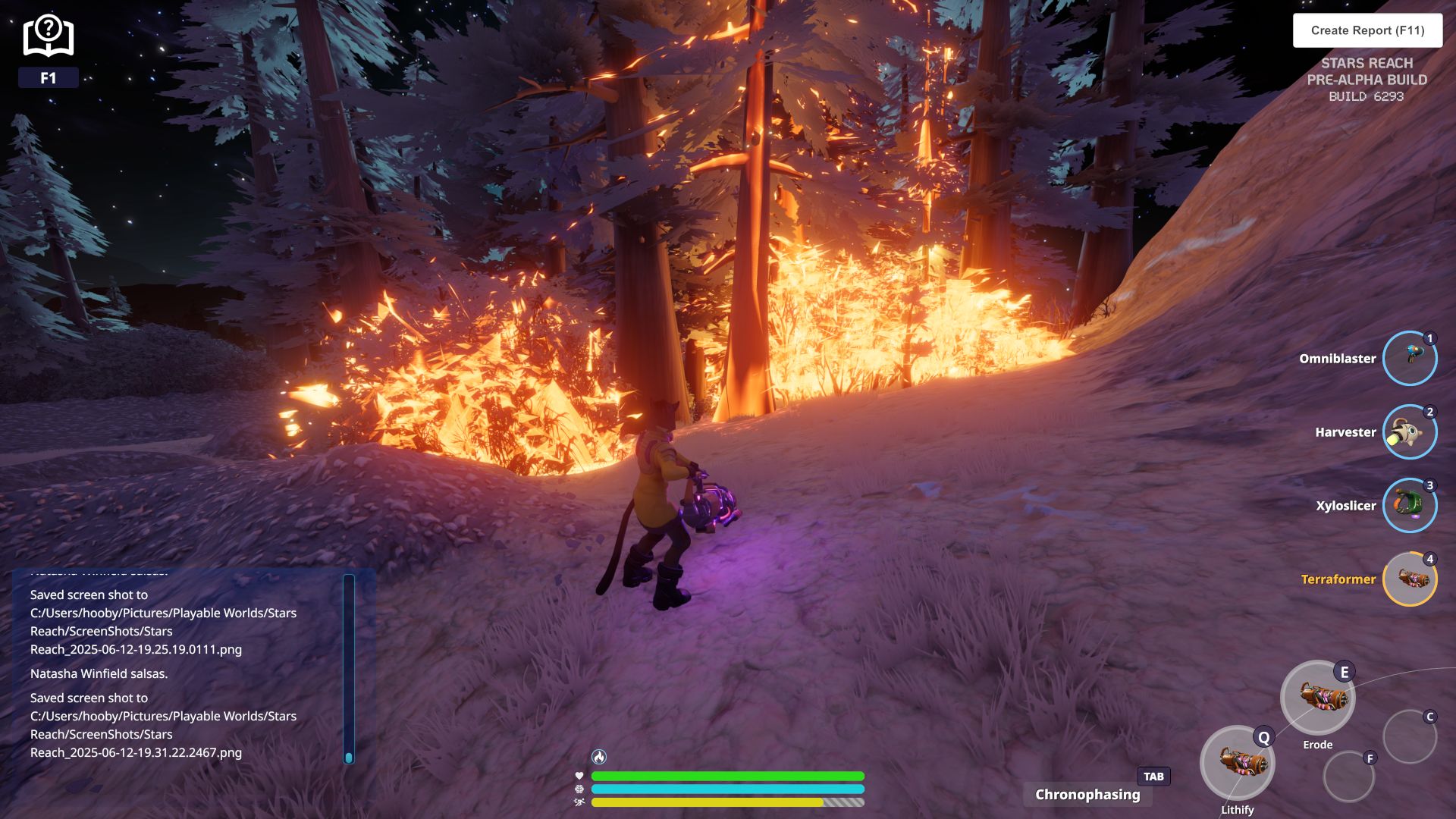Click the Create Report button
Image resolution: width=1456 pixels, height=819 pixels.
tap(1367, 30)
